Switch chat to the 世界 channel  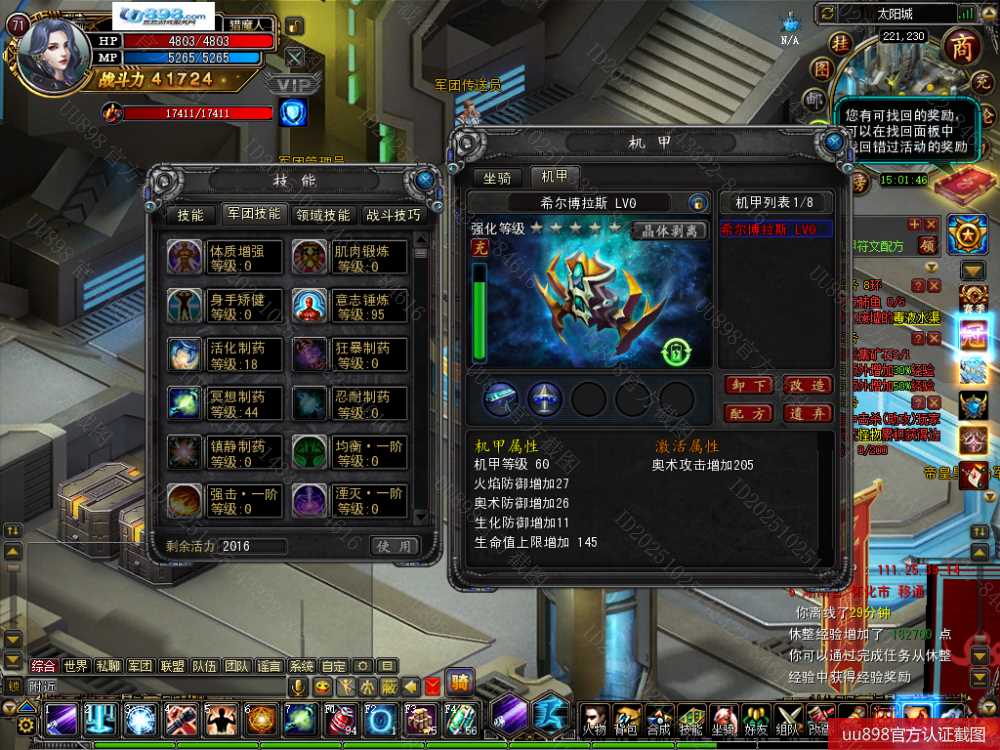76,666
